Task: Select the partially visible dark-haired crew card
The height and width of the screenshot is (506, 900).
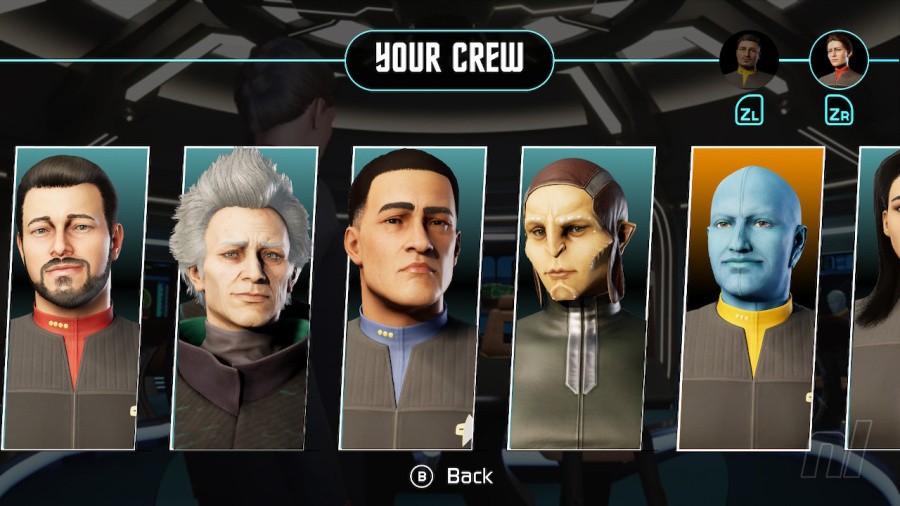Action: pos(877,298)
